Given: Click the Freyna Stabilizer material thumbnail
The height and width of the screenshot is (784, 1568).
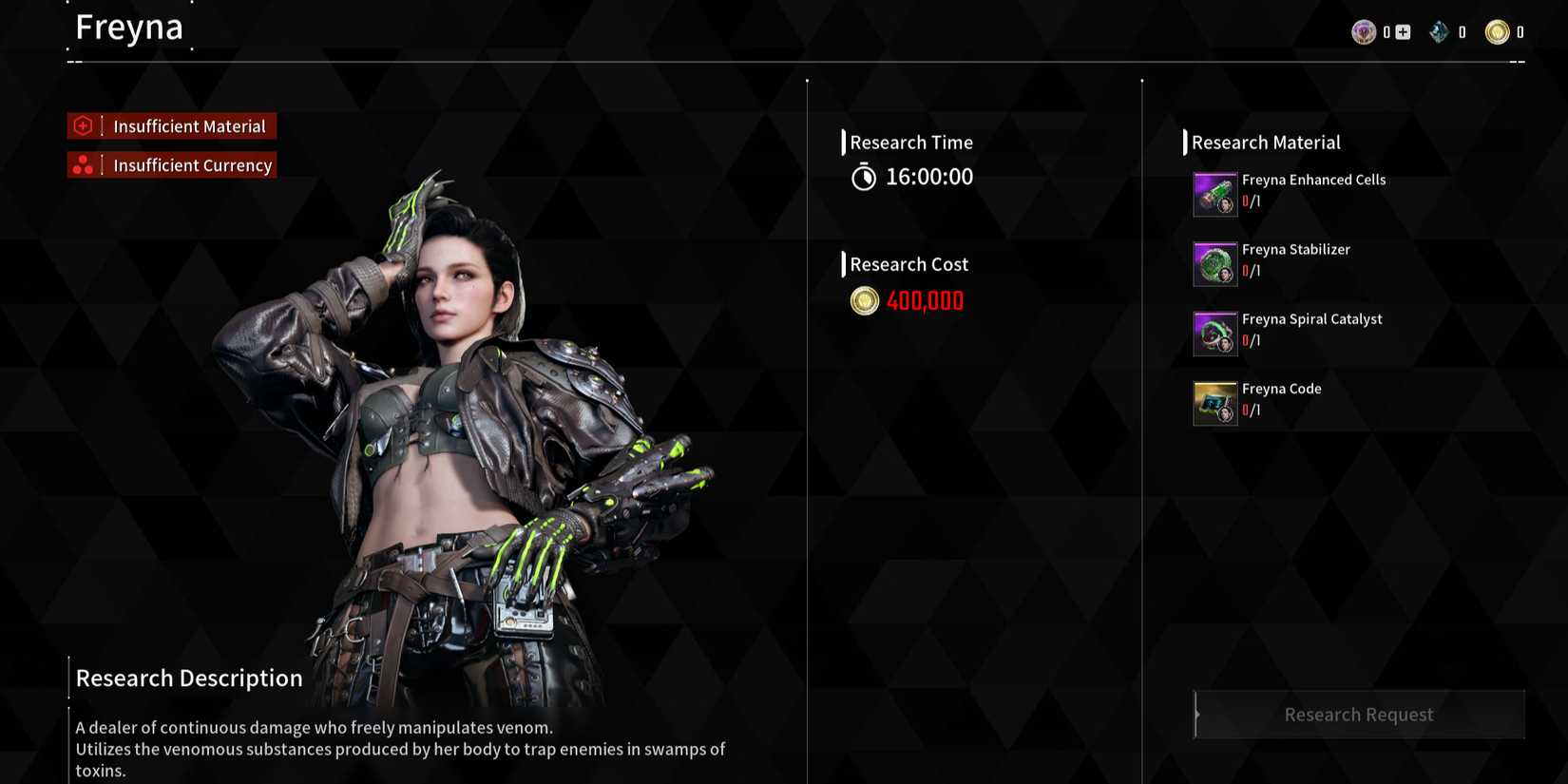Looking at the screenshot, I should coord(1214,263).
